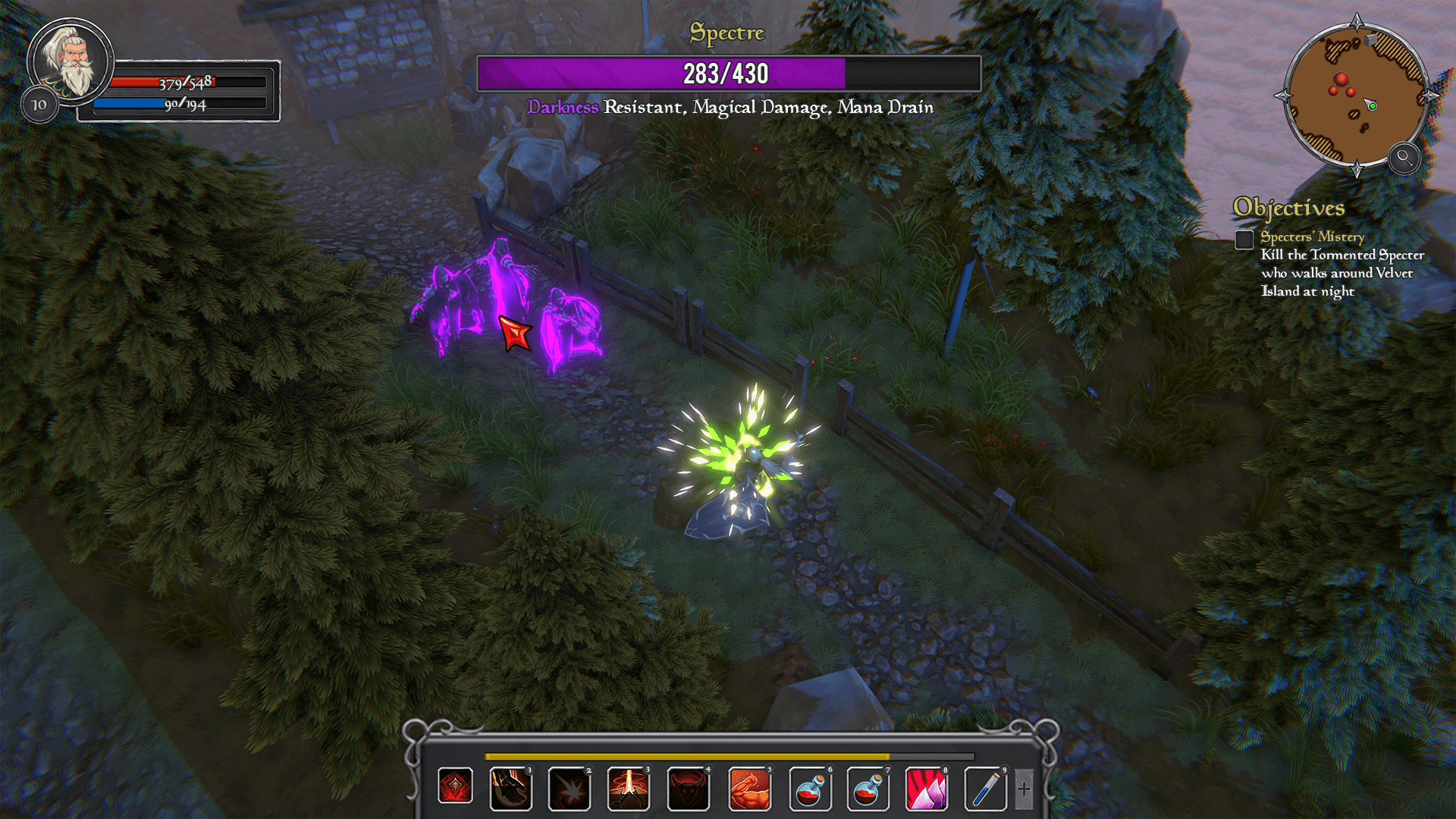Activate the strength buff in slot 5
Screen dimensions: 1456x819
point(750,789)
